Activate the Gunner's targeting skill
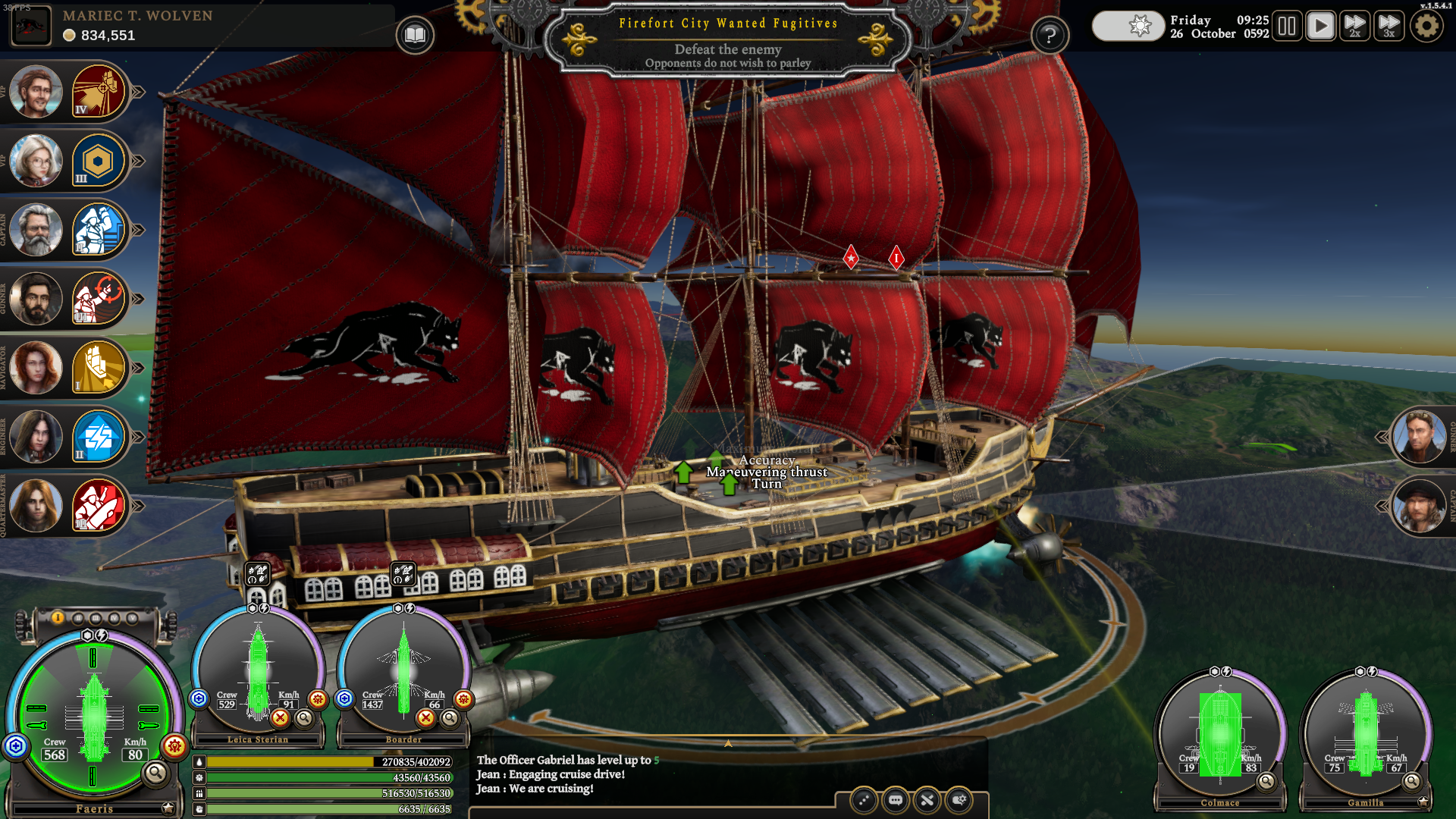Image resolution: width=1456 pixels, height=819 pixels. pyautogui.click(x=98, y=299)
